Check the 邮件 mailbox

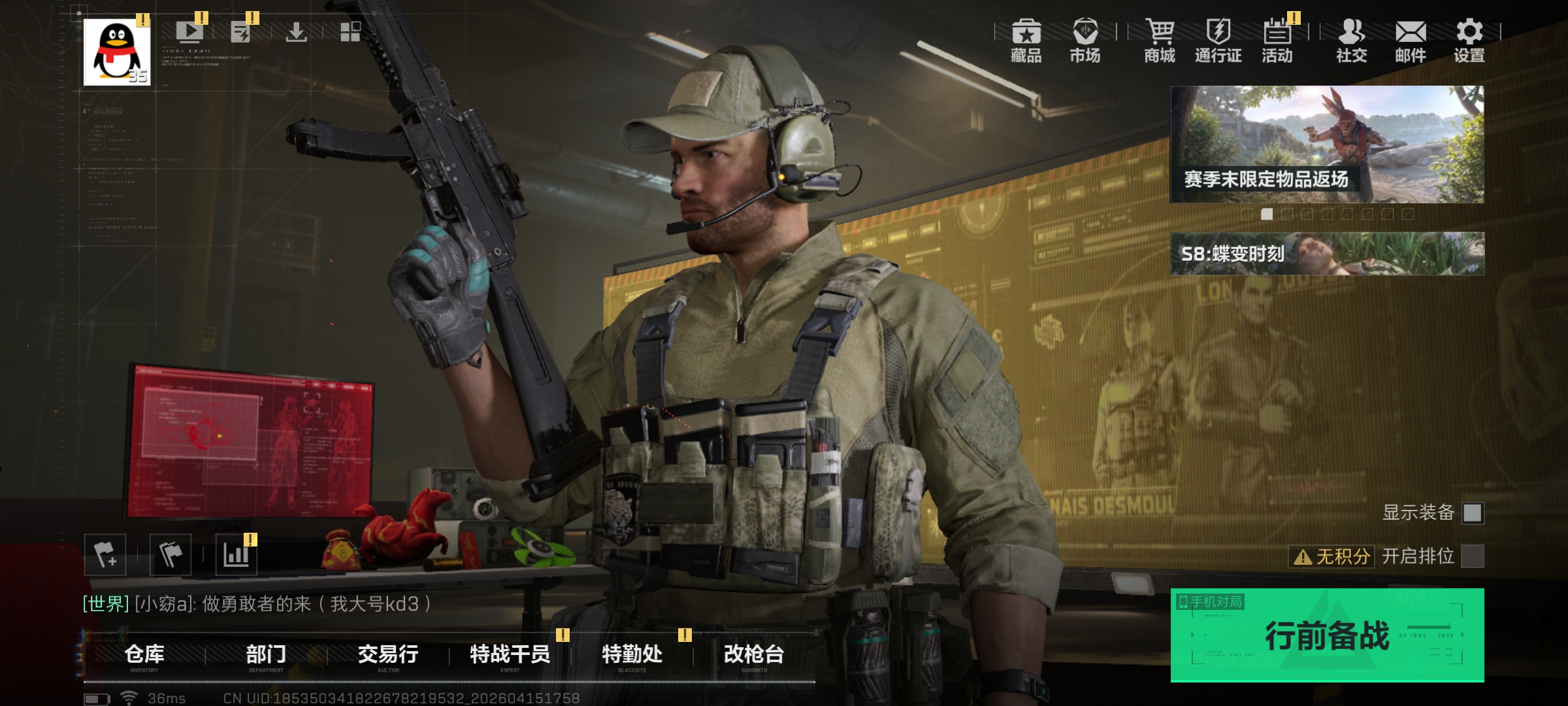click(1411, 41)
